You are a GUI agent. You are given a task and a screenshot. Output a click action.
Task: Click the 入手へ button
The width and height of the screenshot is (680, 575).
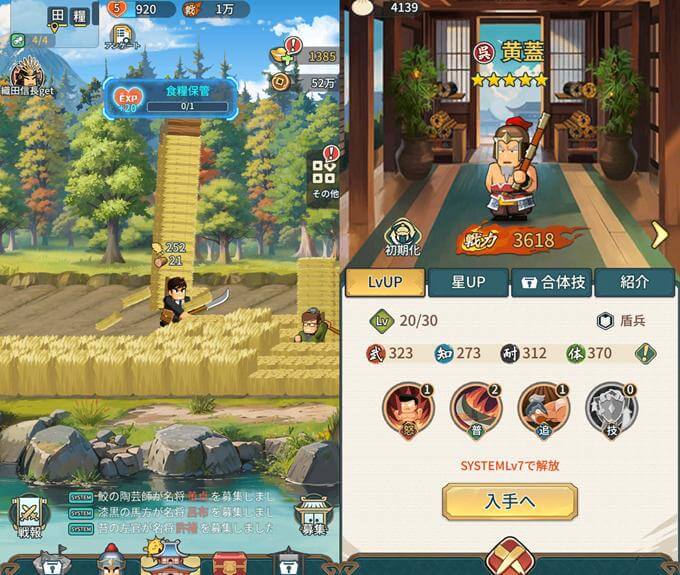pos(510,501)
